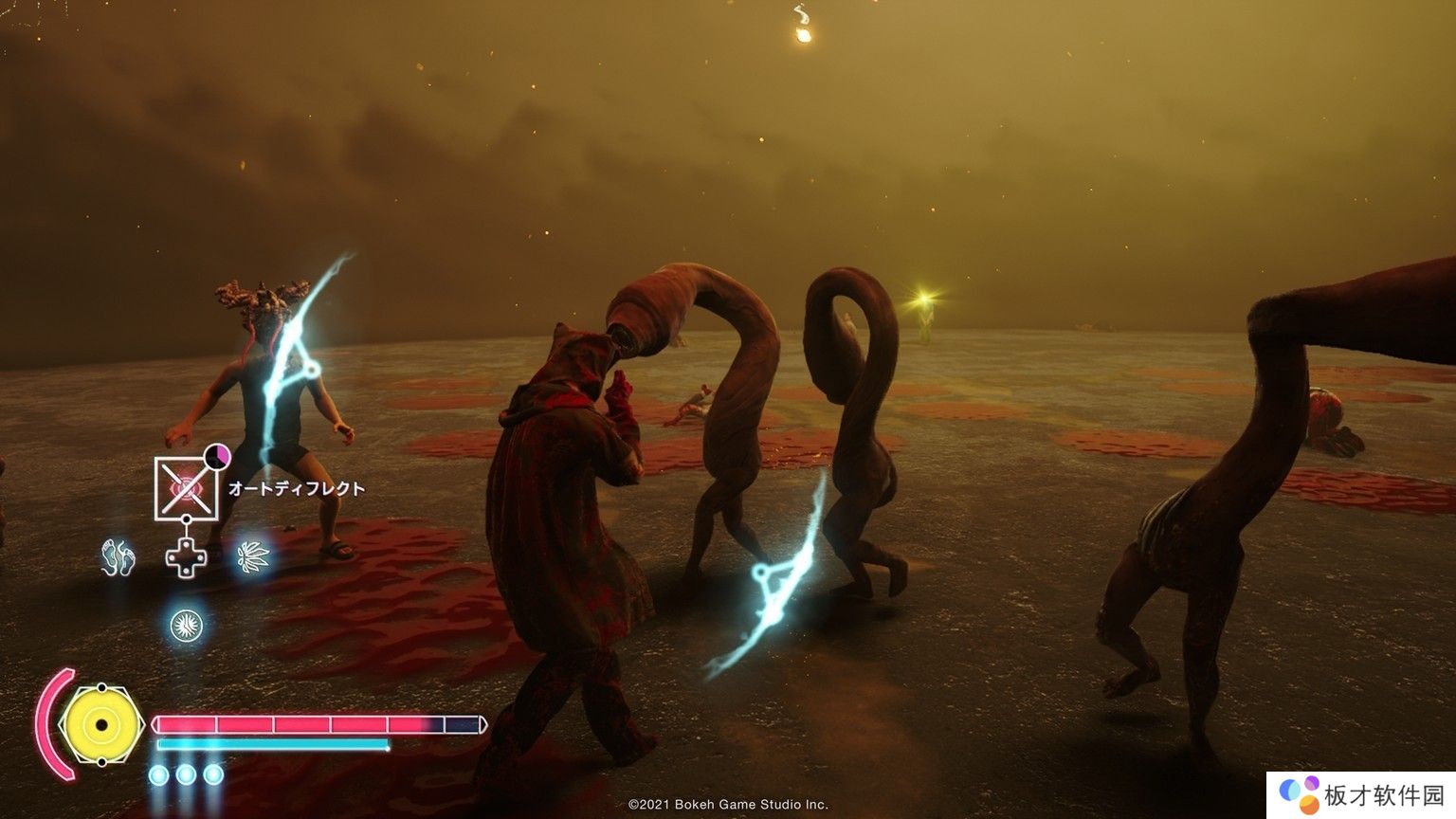Viewport: 1456px width, 819px height.
Task: Activate the footprints skill icon
Action: tap(118, 557)
